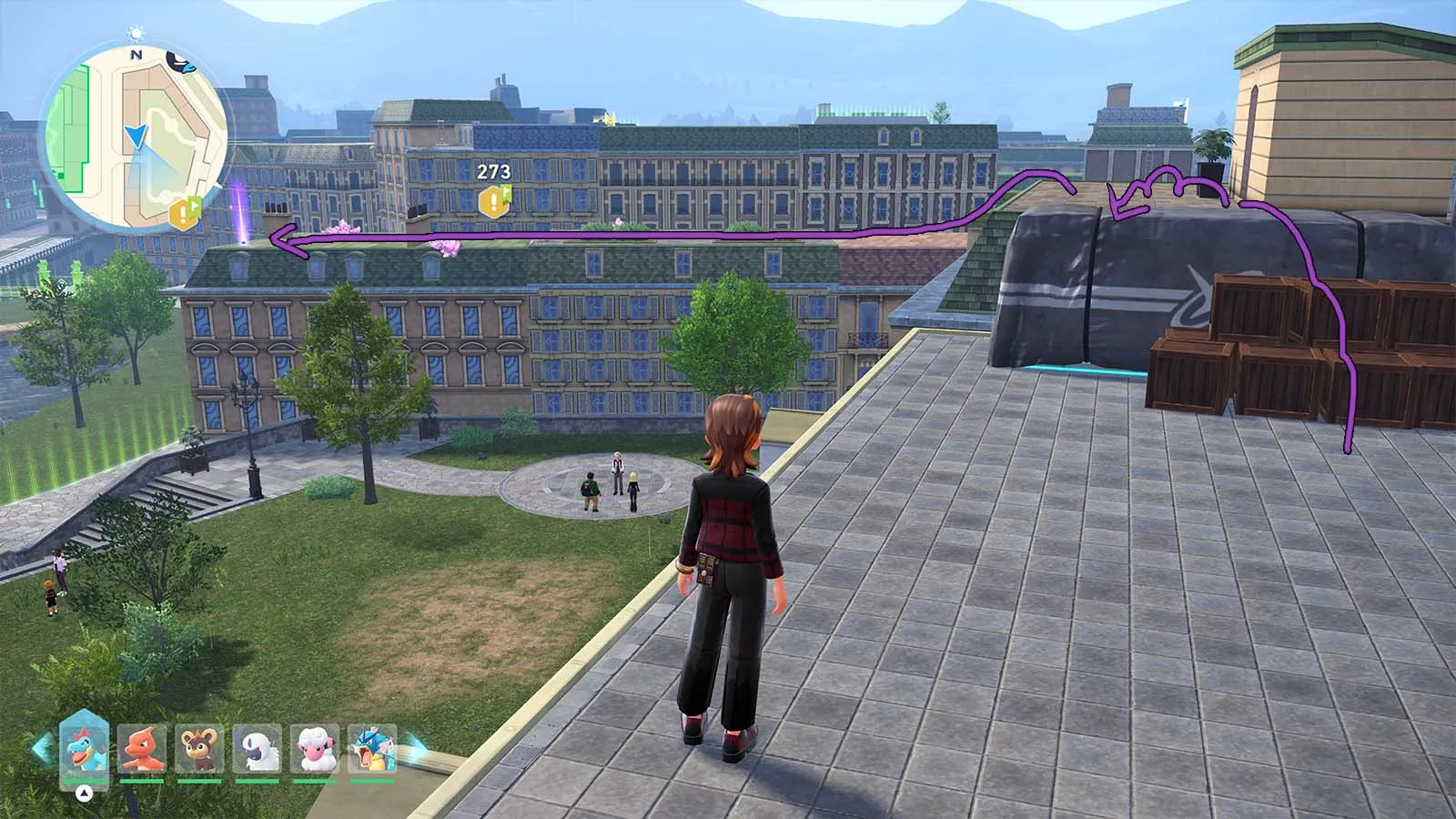Click the sun time-of-day icon above the minimap
The image size is (1456, 819).
click(136, 34)
